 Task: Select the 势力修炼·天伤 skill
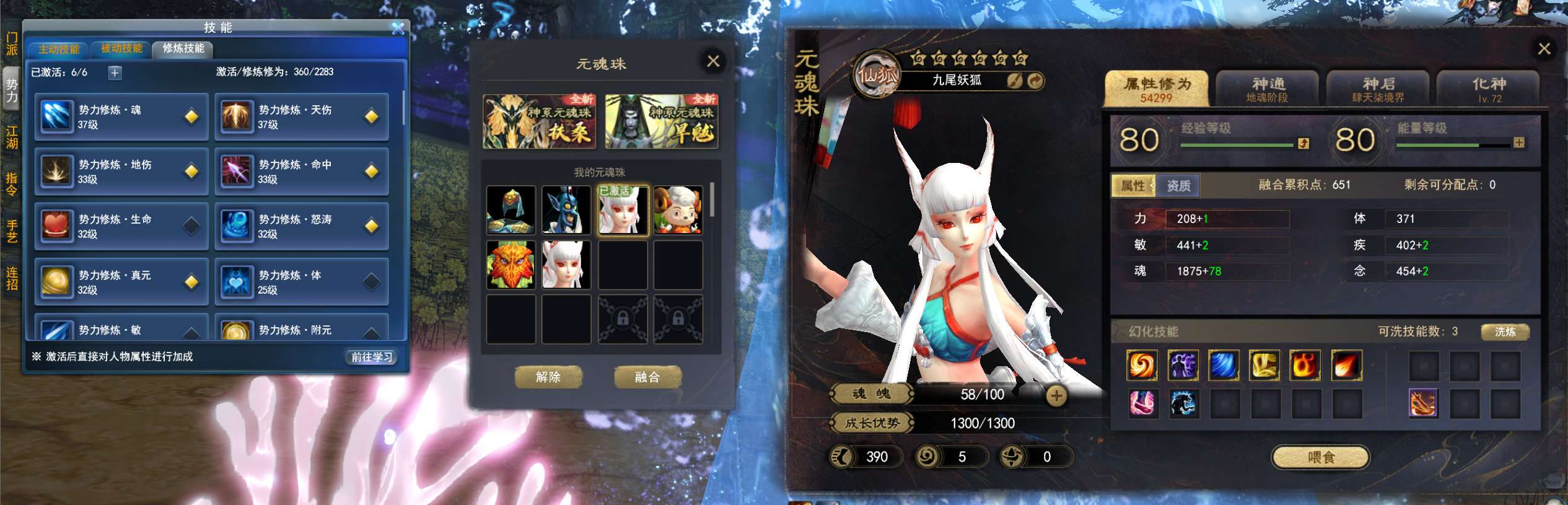click(x=302, y=116)
